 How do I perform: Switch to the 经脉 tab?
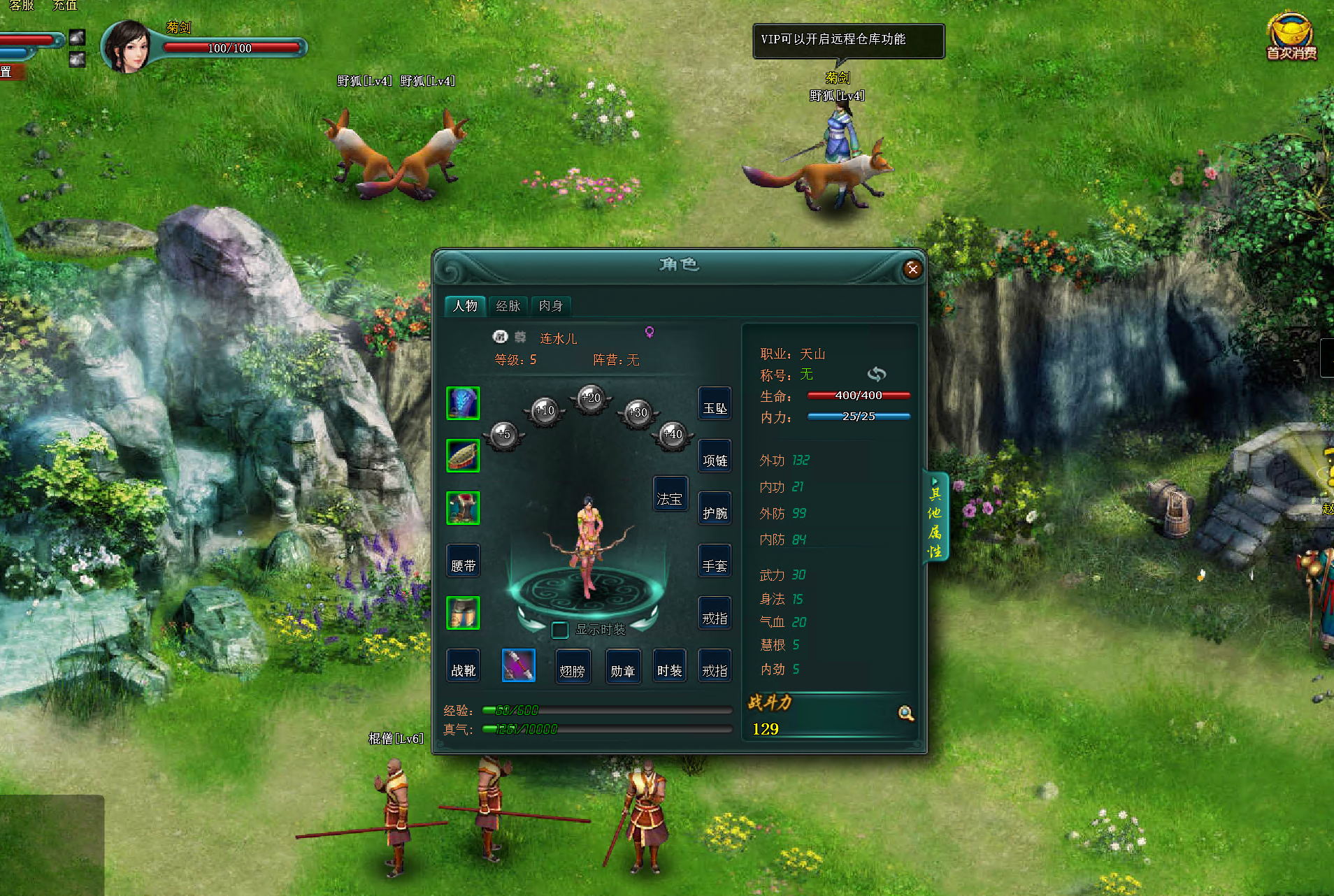508,306
